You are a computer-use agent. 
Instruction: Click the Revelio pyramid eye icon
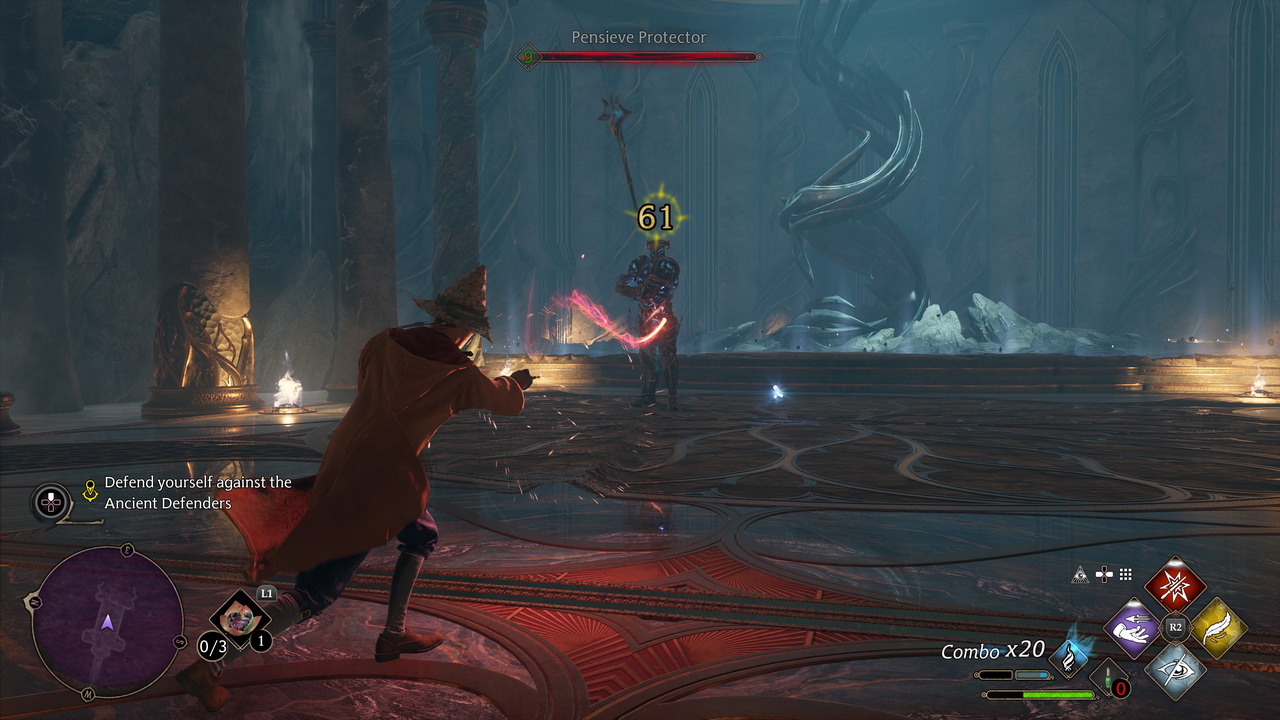(x=1080, y=574)
